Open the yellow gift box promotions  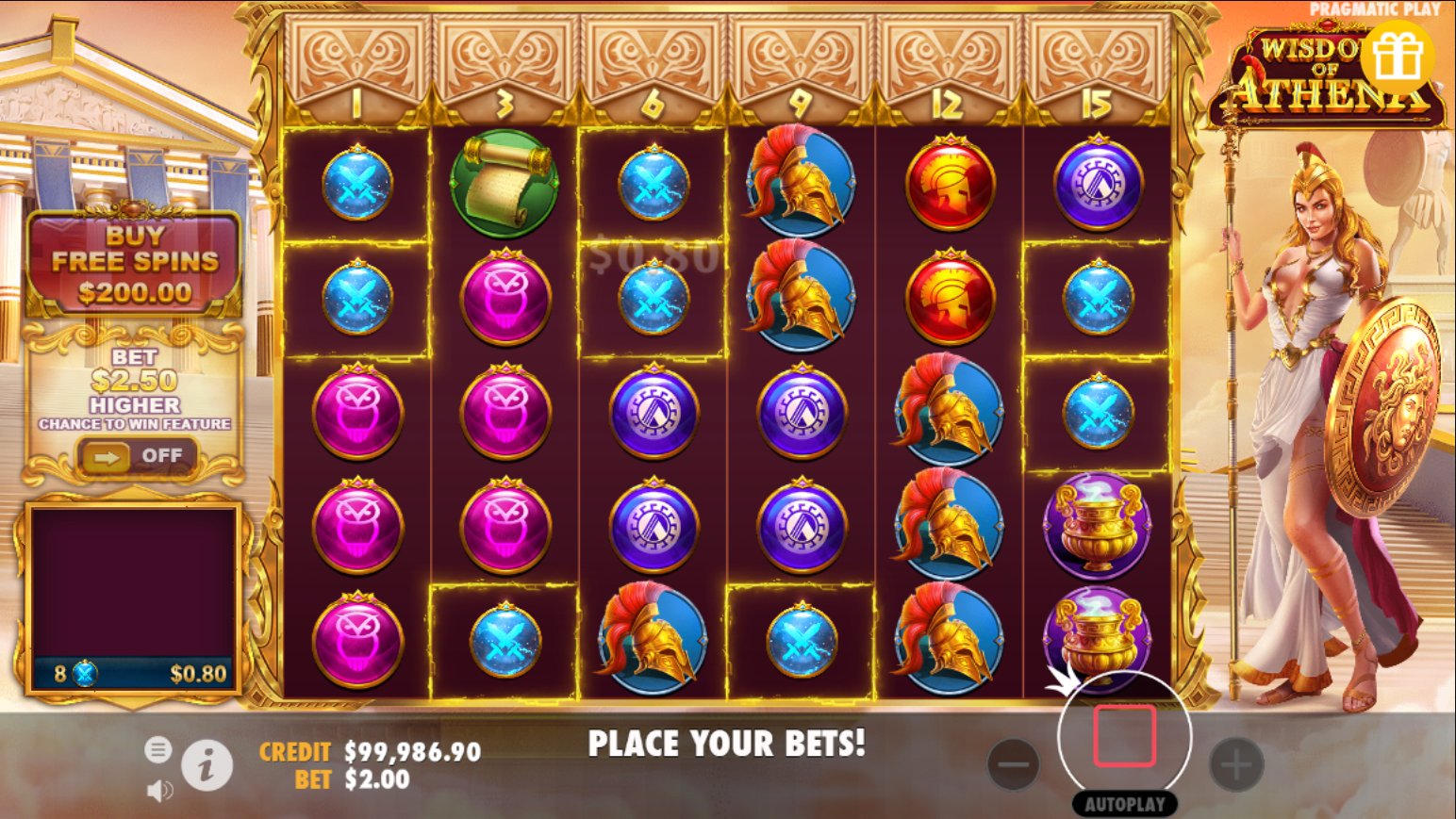[x=1397, y=58]
